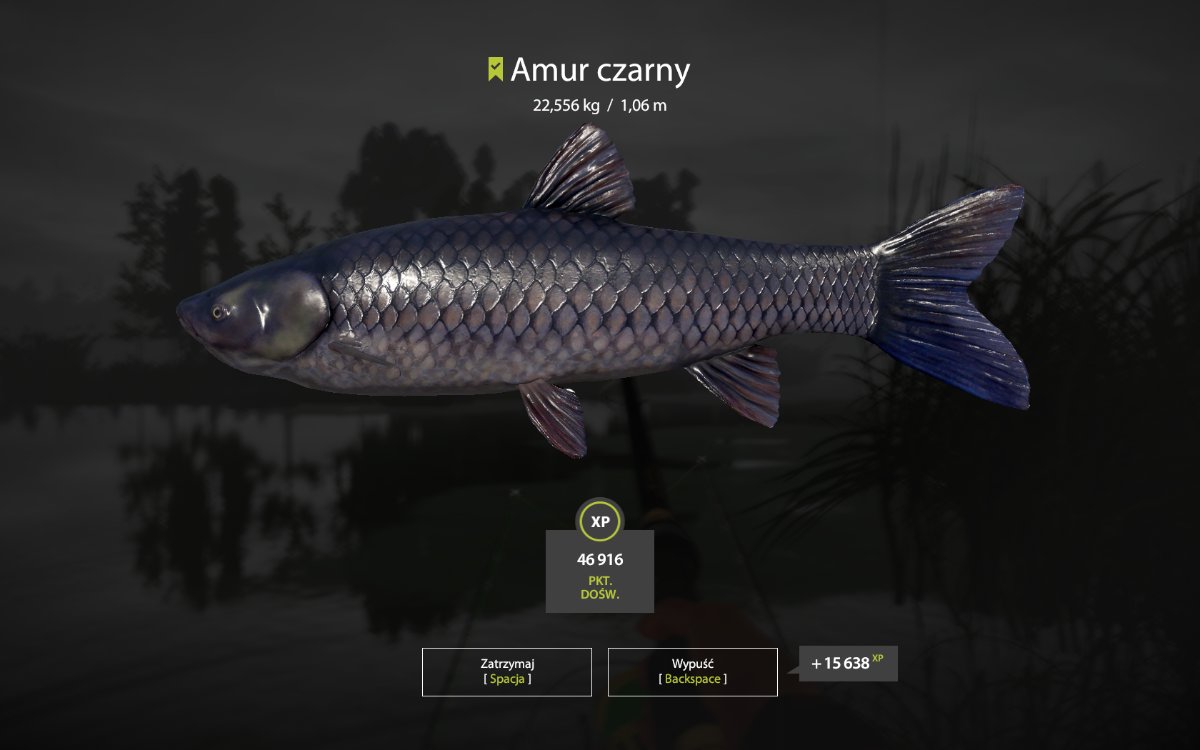Release the fish with Wypuść button
The width and height of the screenshot is (1200, 750).
[x=692, y=671]
